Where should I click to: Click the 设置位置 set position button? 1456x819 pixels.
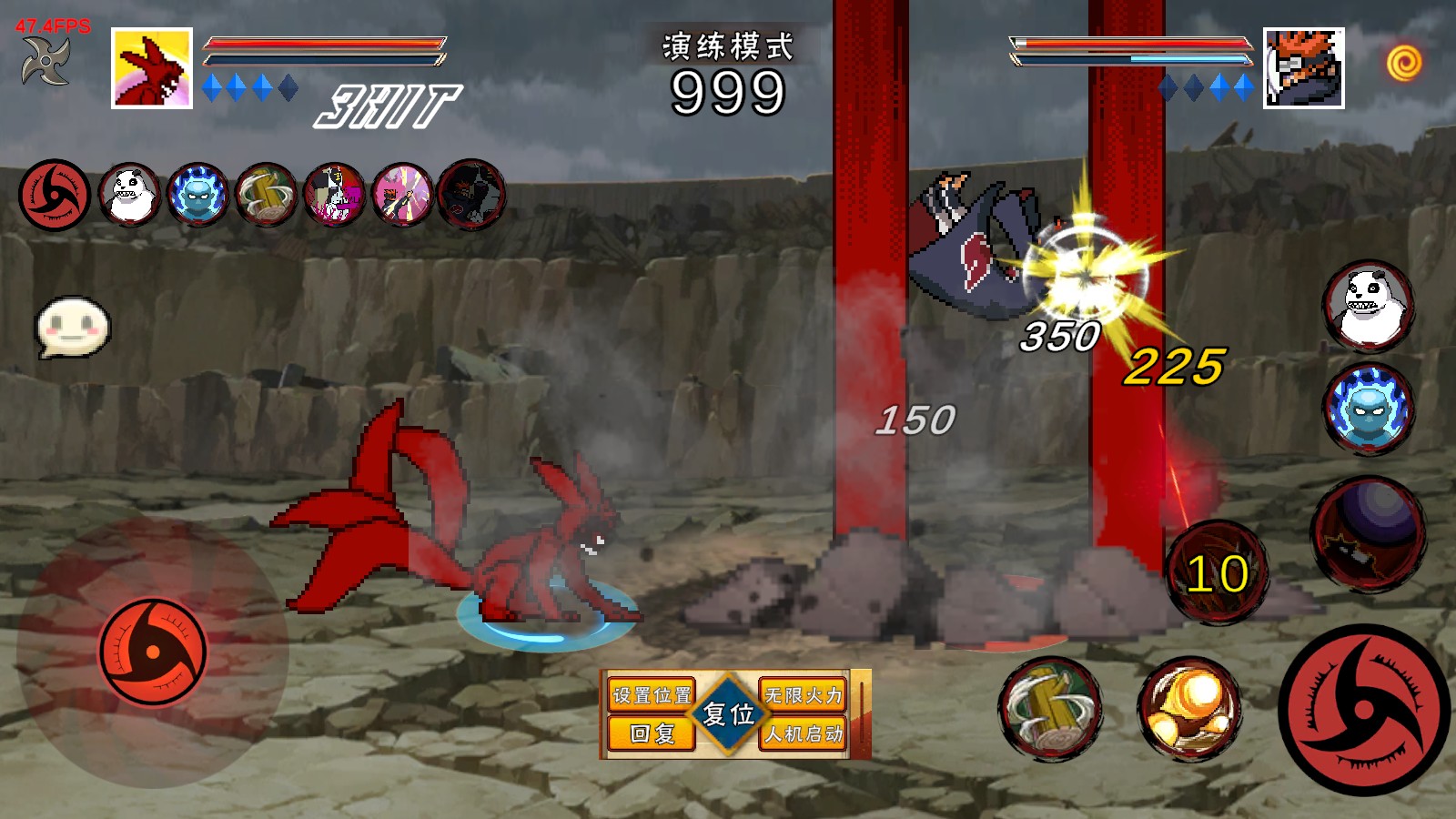(652, 695)
